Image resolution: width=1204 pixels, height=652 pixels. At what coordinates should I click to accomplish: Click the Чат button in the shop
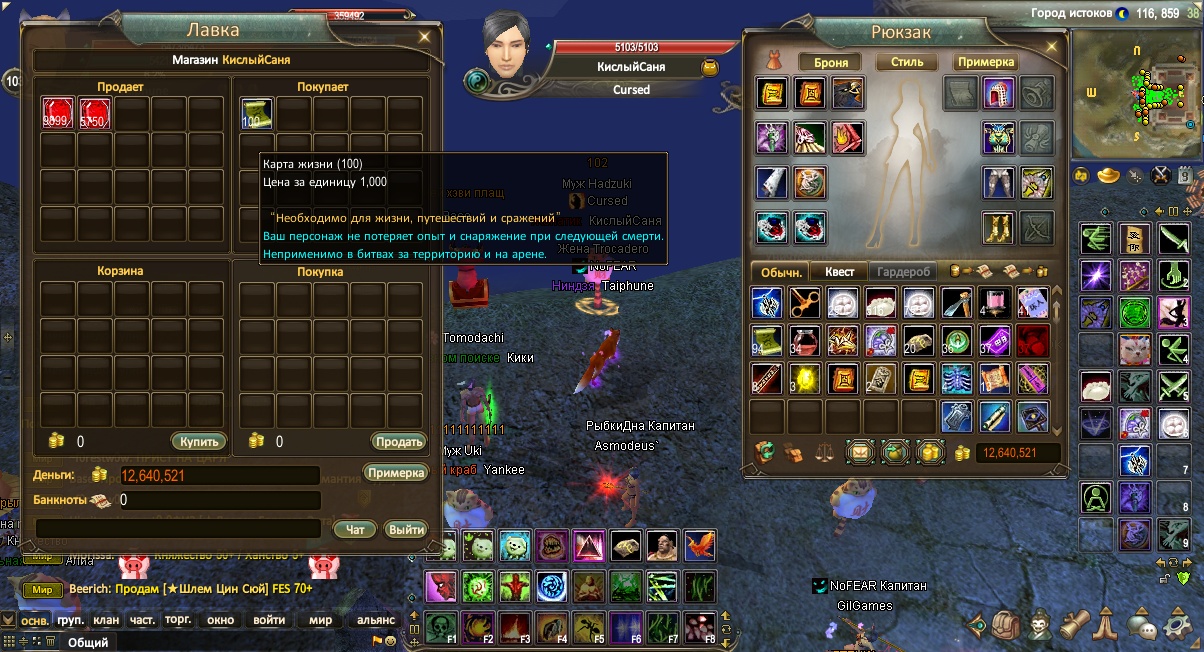(354, 529)
